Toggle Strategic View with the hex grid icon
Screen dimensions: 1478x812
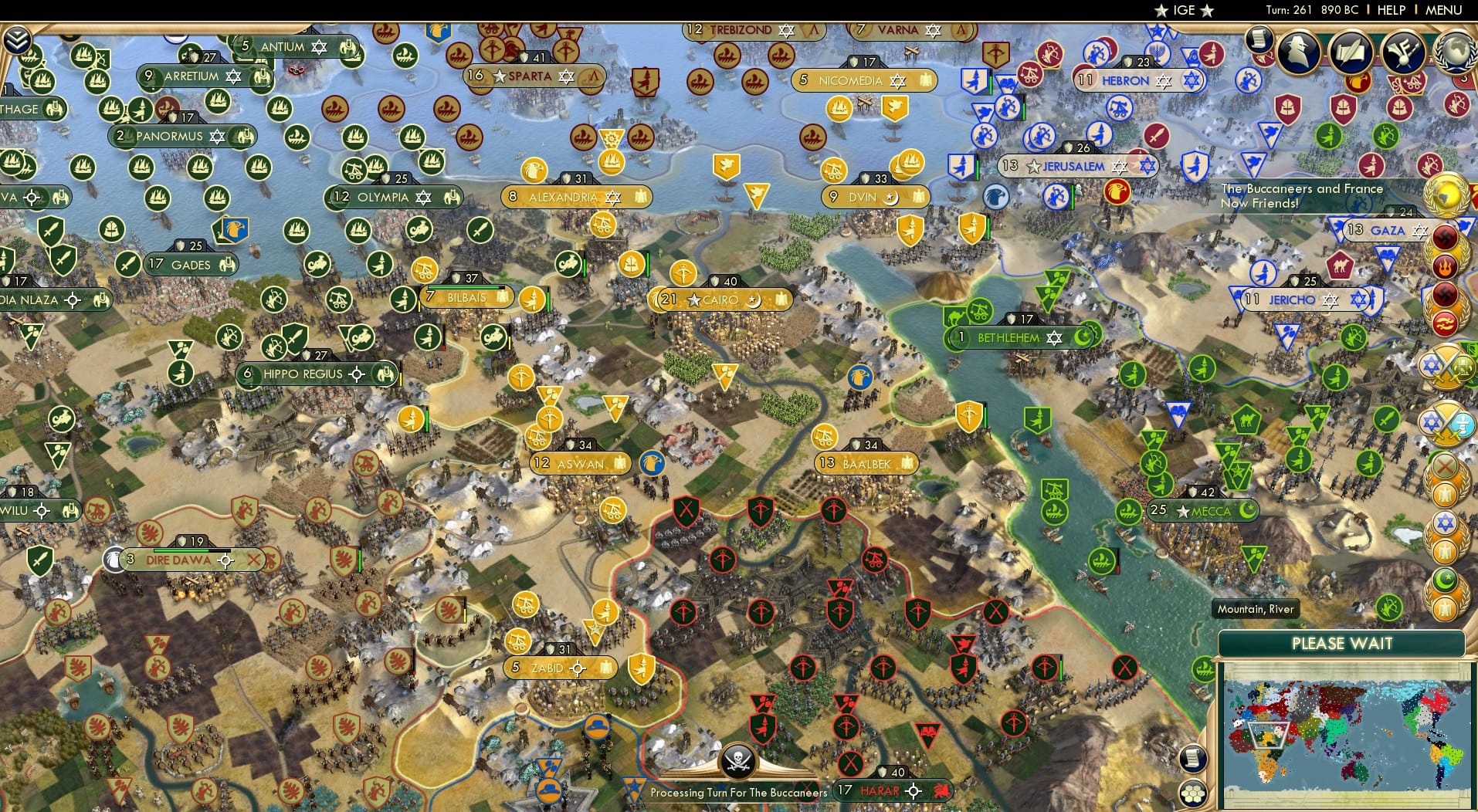coord(1193,793)
